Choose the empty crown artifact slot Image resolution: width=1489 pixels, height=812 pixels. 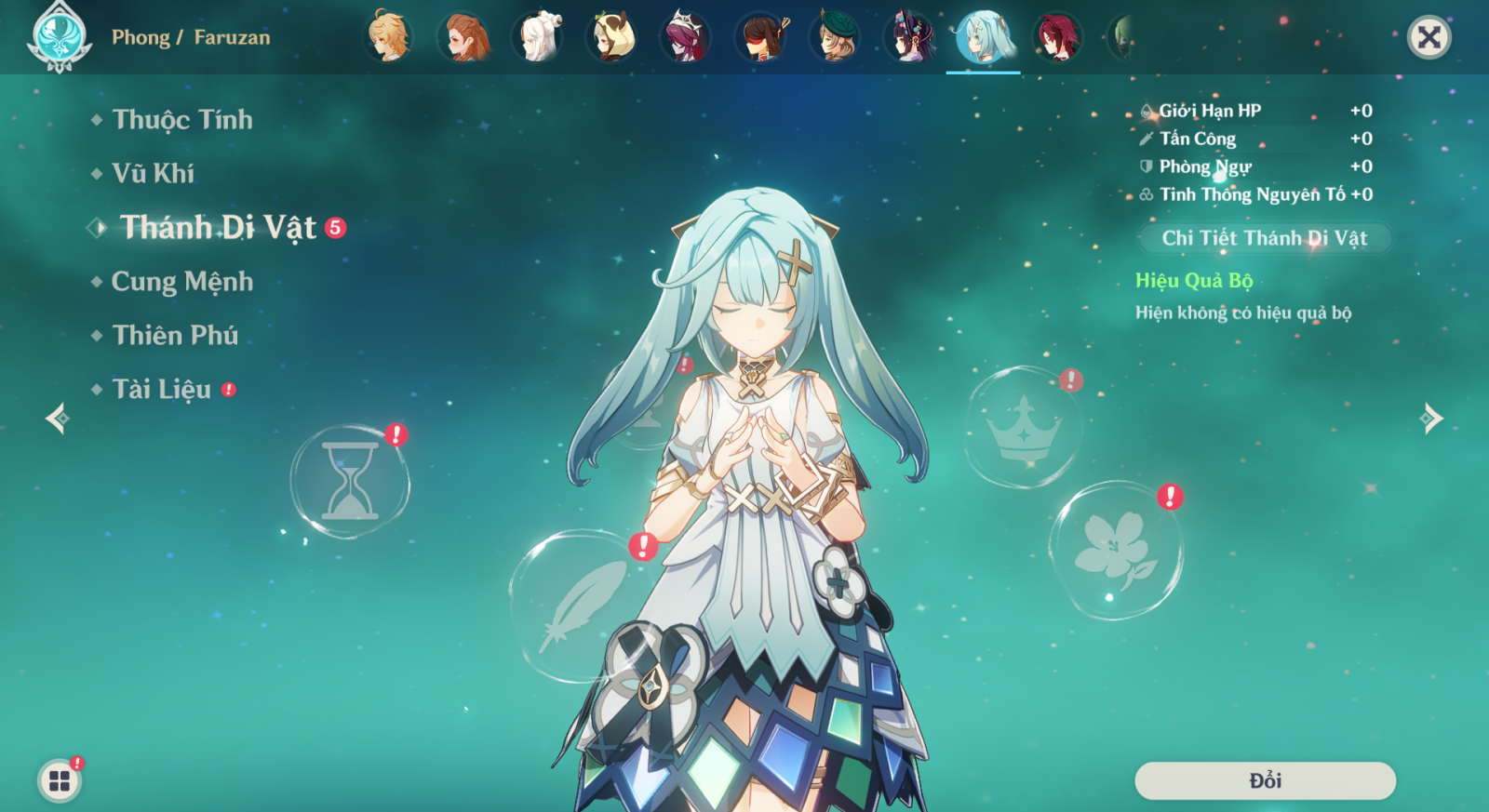(x=1024, y=427)
